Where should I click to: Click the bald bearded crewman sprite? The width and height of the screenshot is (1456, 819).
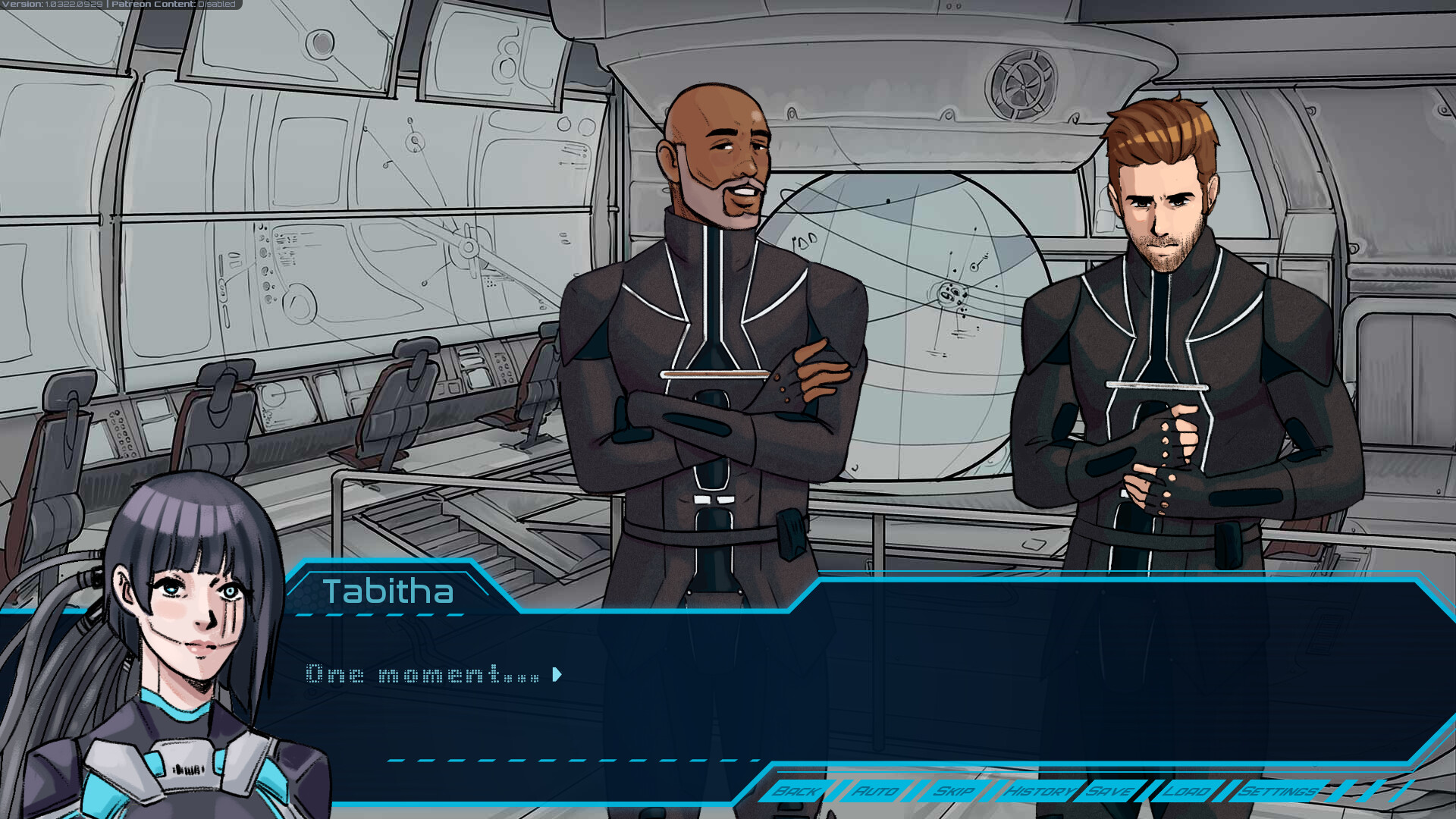[x=717, y=303]
